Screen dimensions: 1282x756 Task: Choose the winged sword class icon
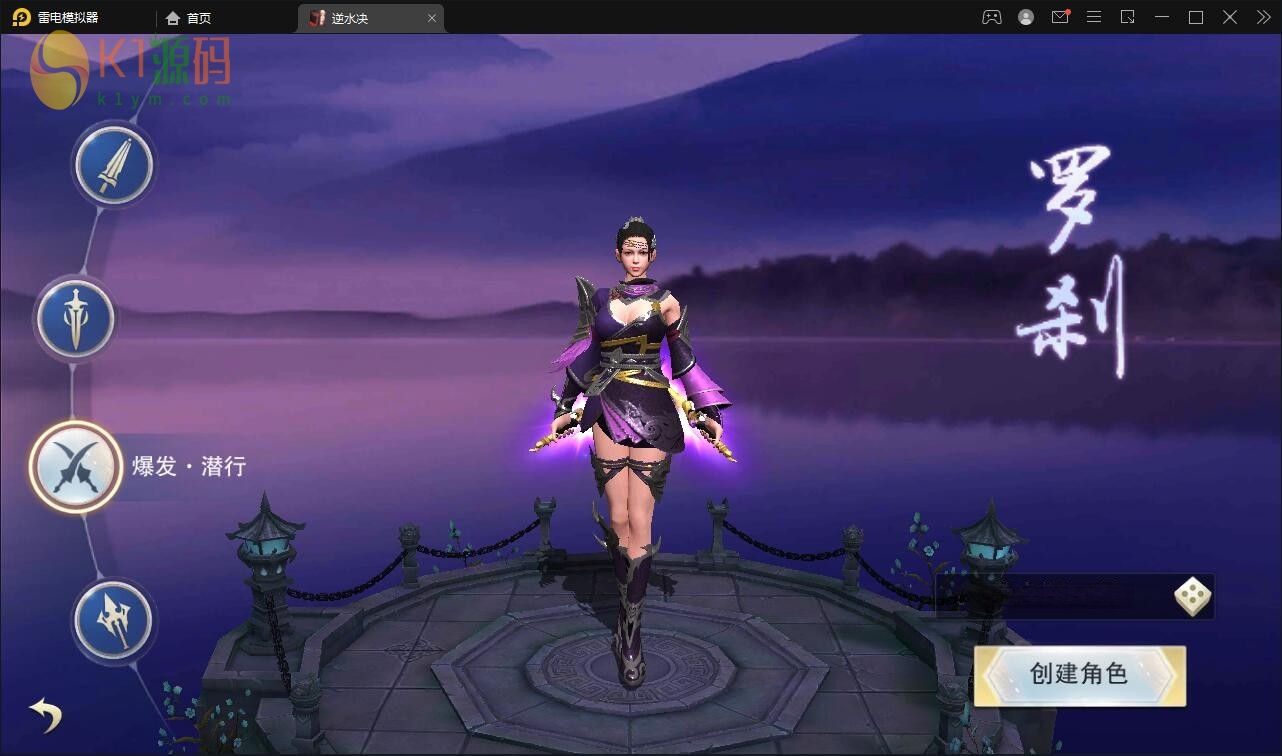click(76, 320)
